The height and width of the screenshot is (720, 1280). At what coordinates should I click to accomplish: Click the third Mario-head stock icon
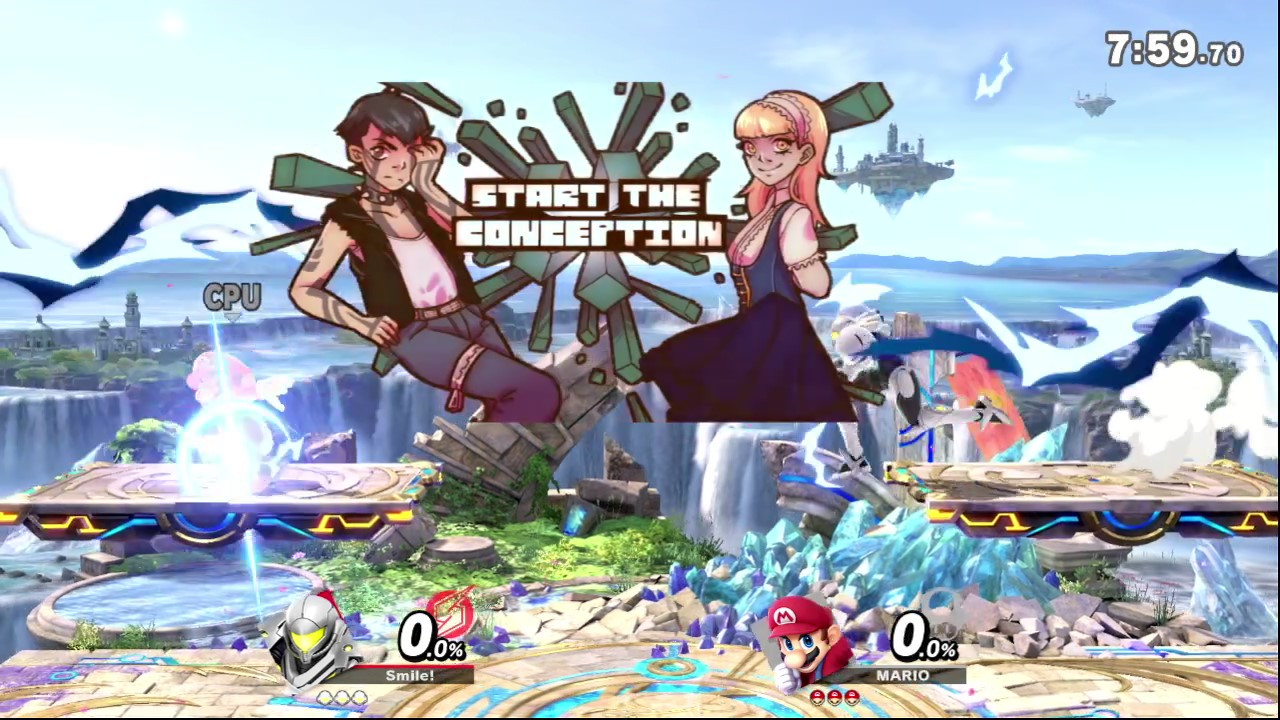click(853, 697)
